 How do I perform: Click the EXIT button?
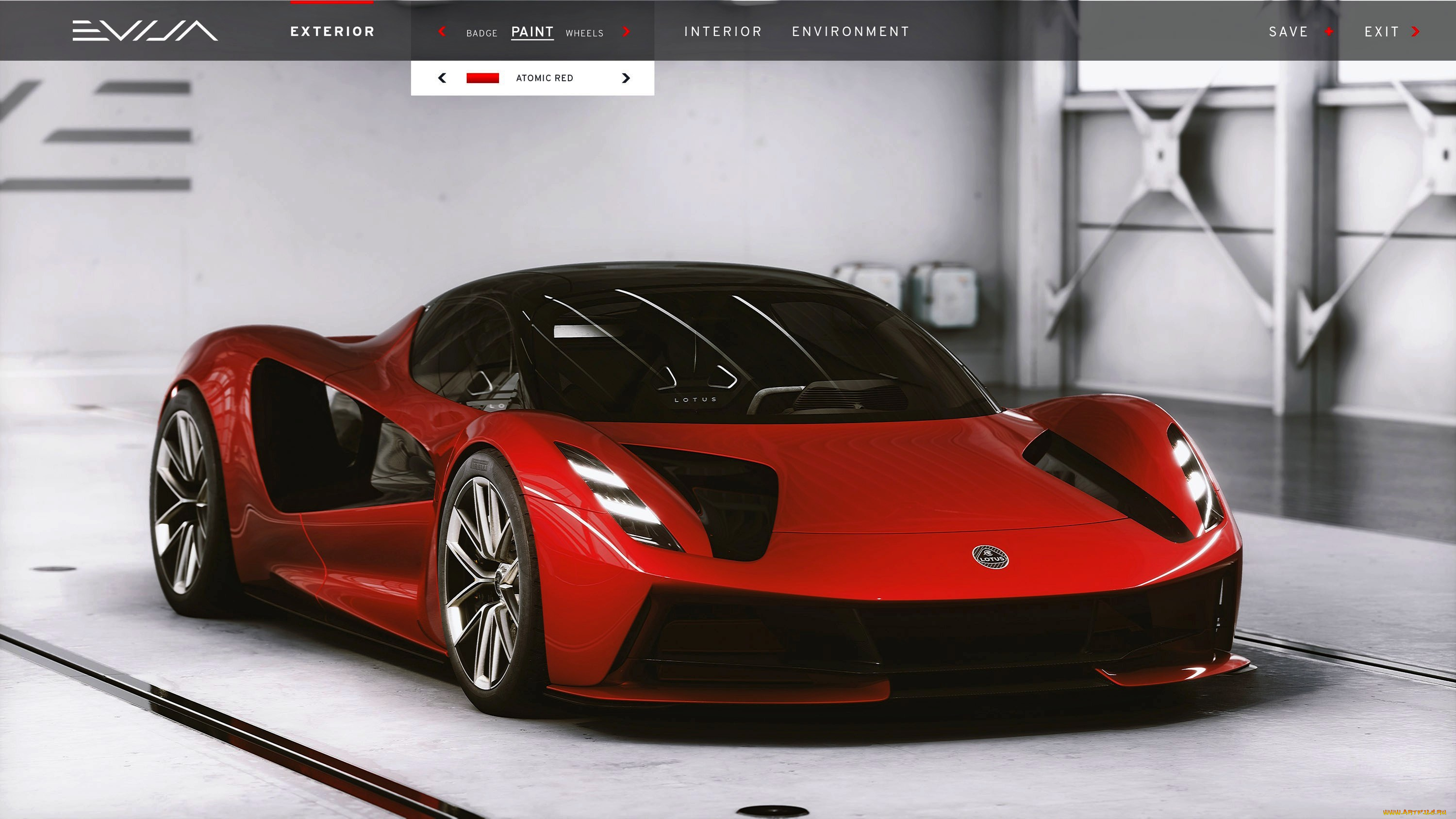[1381, 32]
